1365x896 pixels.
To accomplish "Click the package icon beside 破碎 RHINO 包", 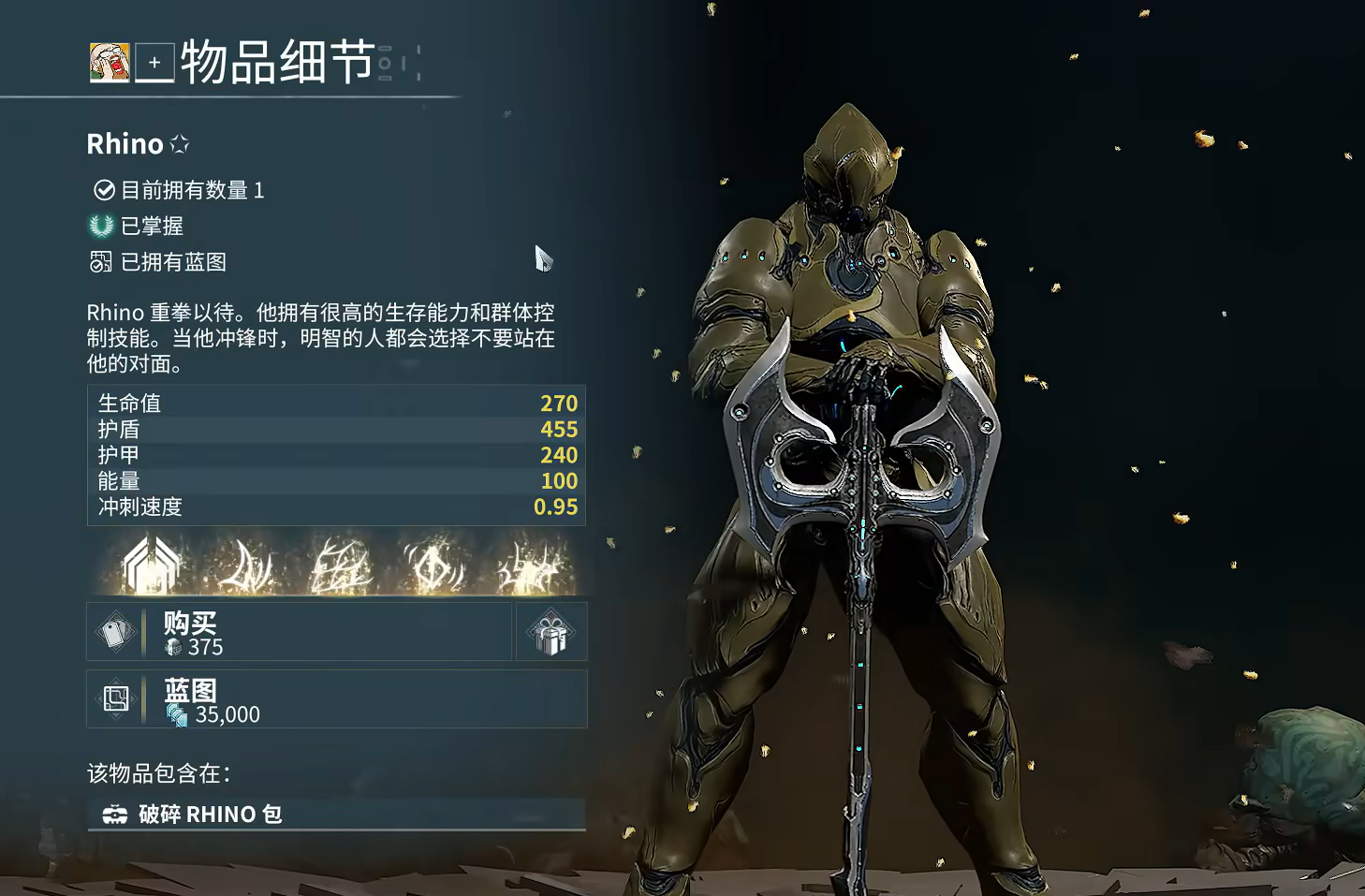I will tap(116, 814).
